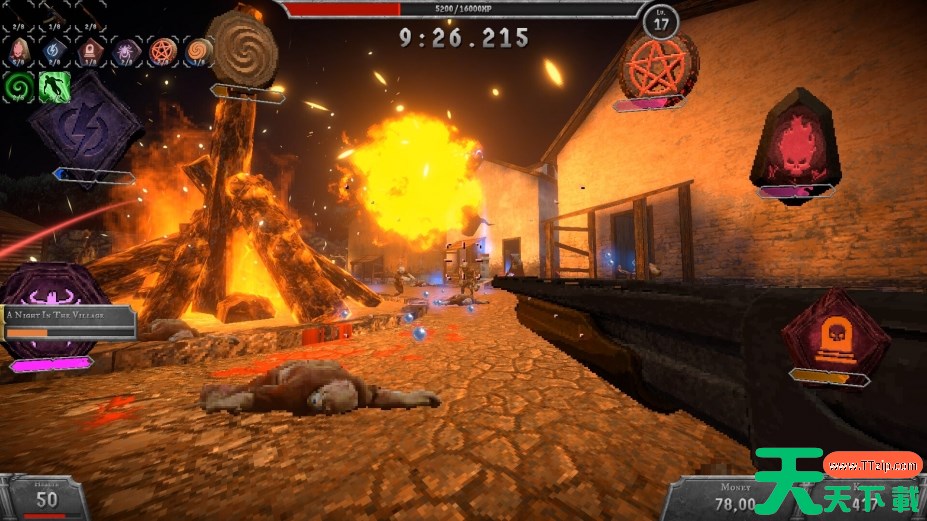Select the small tombstone skill icon
This screenshot has width=927, height=521.
click(89, 50)
